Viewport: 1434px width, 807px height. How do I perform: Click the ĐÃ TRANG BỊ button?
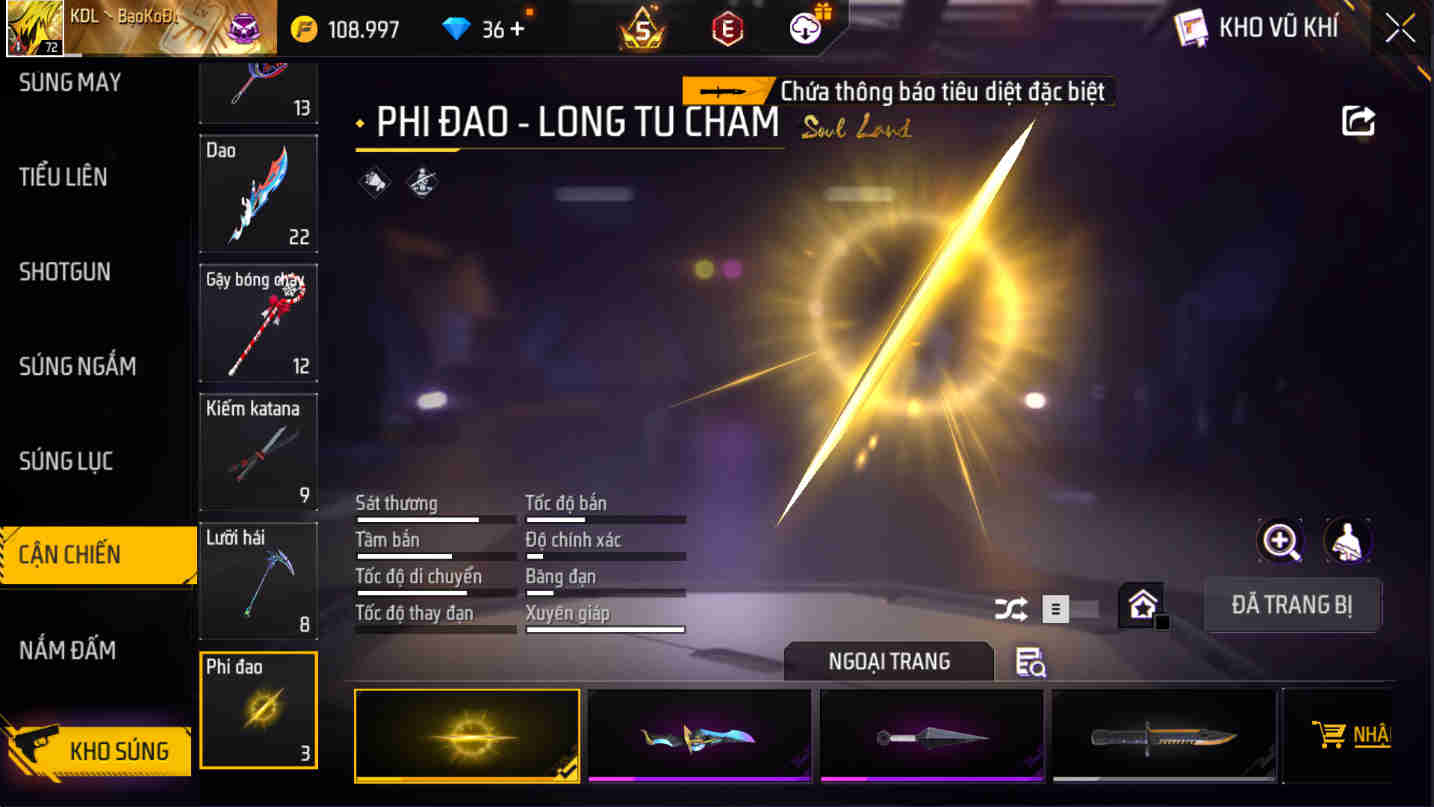point(1292,605)
